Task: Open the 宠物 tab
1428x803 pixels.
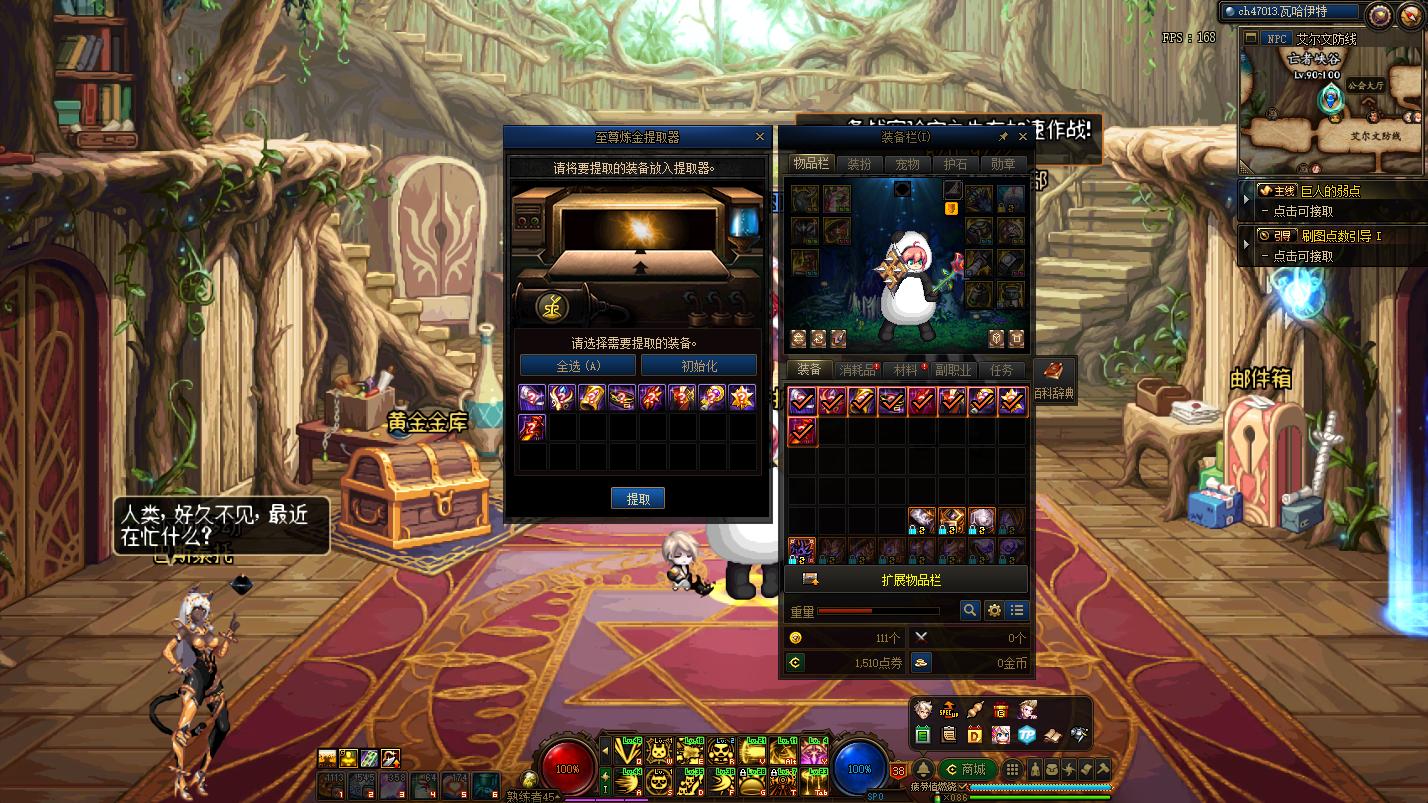Action: click(x=907, y=164)
